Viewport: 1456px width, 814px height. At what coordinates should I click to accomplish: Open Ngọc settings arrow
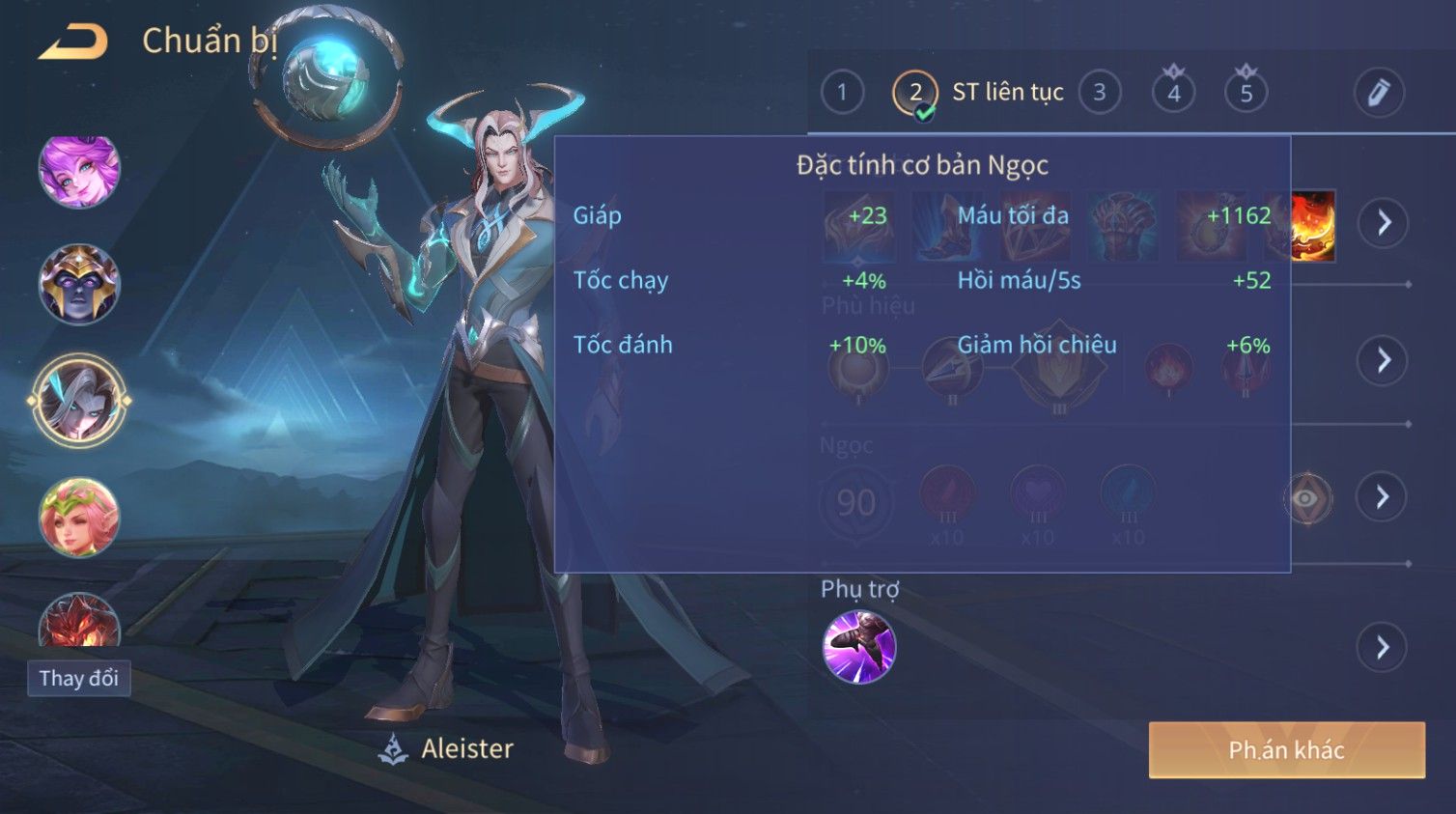click(1384, 497)
